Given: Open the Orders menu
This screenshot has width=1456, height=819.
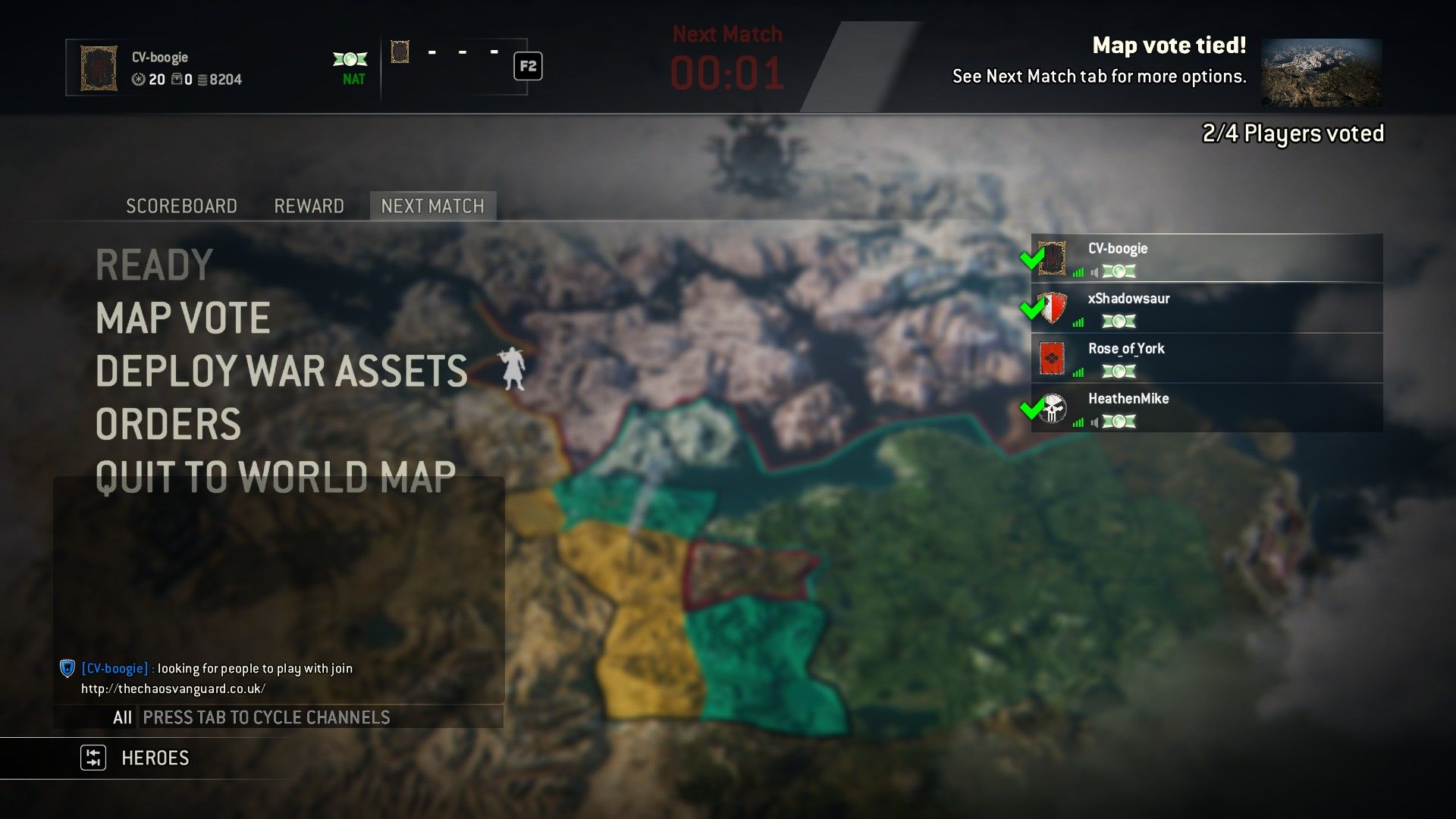Looking at the screenshot, I should pos(168,425).
